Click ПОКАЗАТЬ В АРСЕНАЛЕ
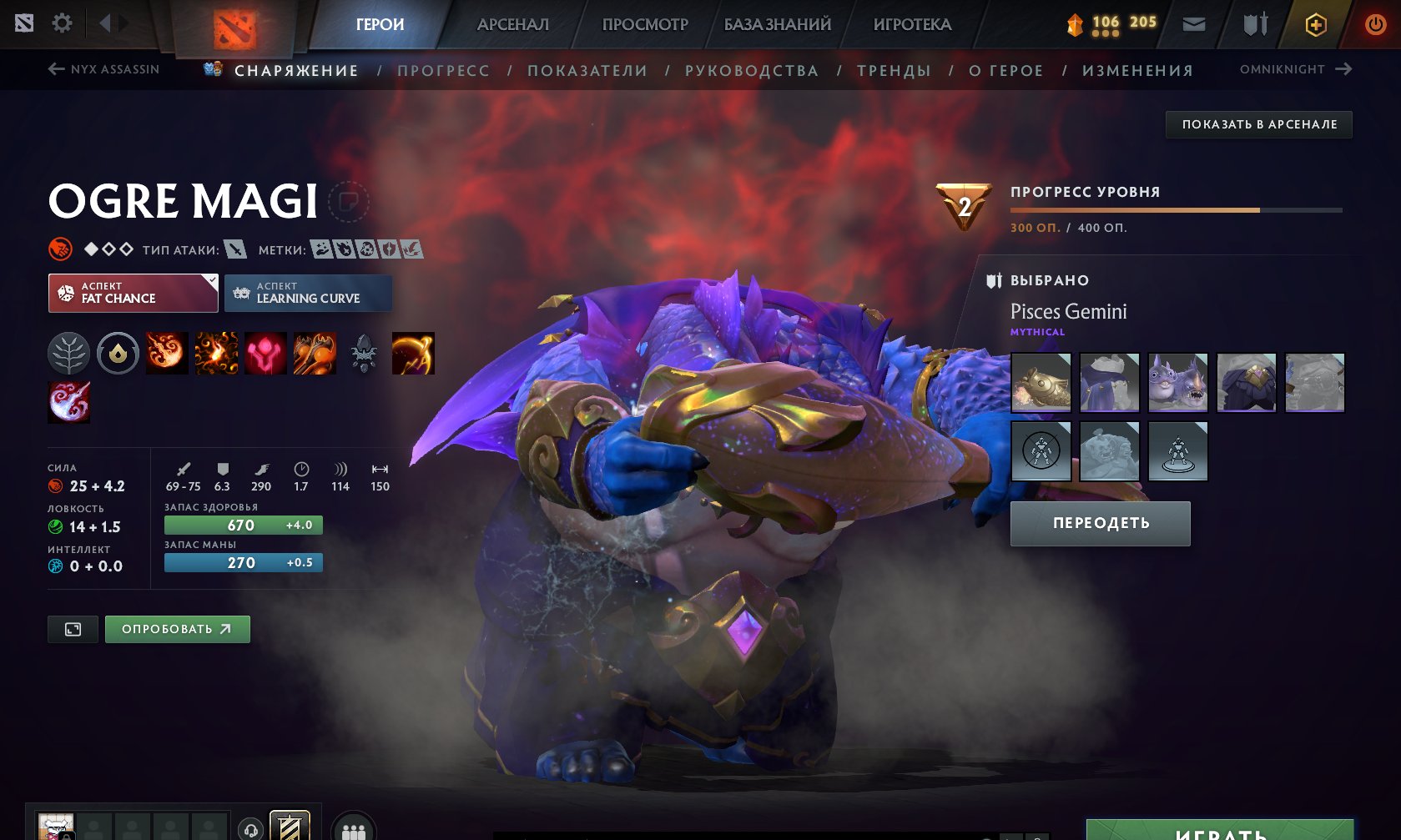This screenshot has width=1401, height=840. [1260, 124]
